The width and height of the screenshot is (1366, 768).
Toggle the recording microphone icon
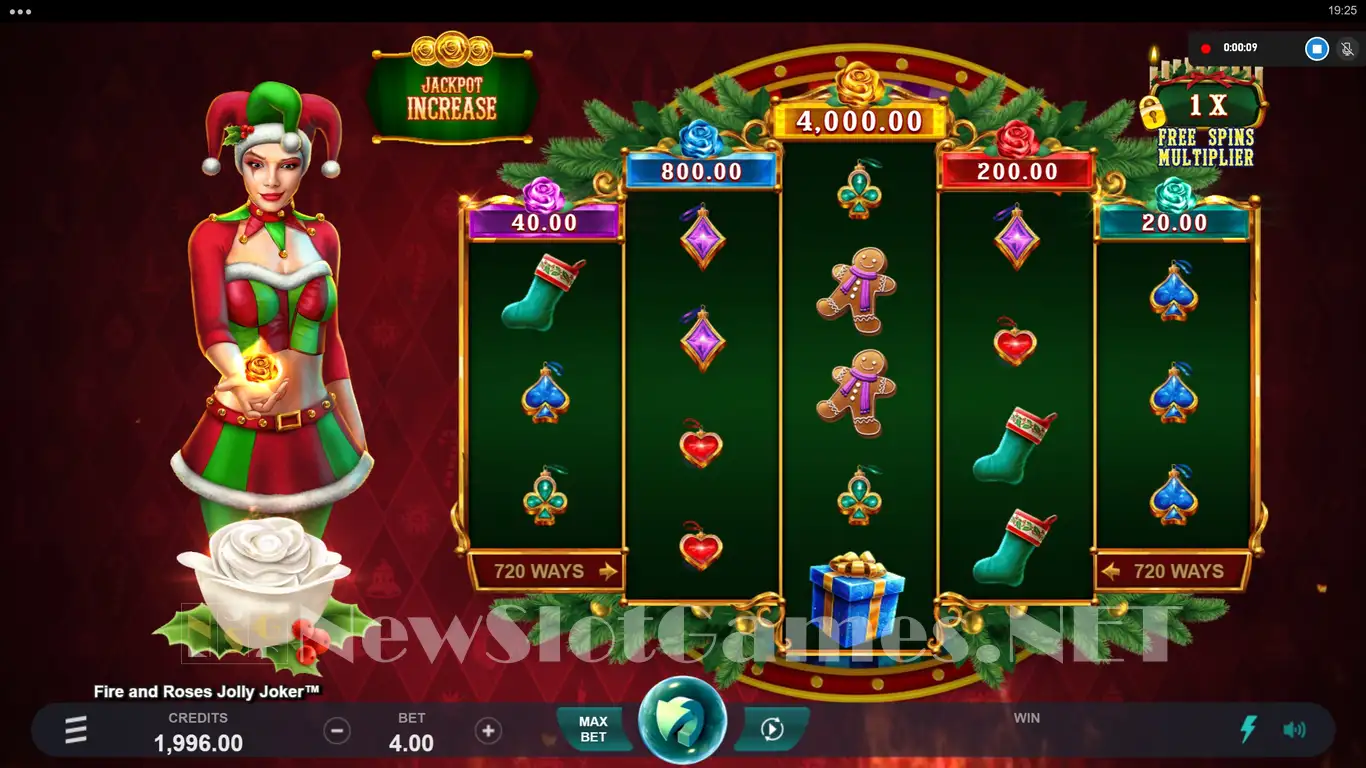pyautogui.click(x=1347, y=48)
